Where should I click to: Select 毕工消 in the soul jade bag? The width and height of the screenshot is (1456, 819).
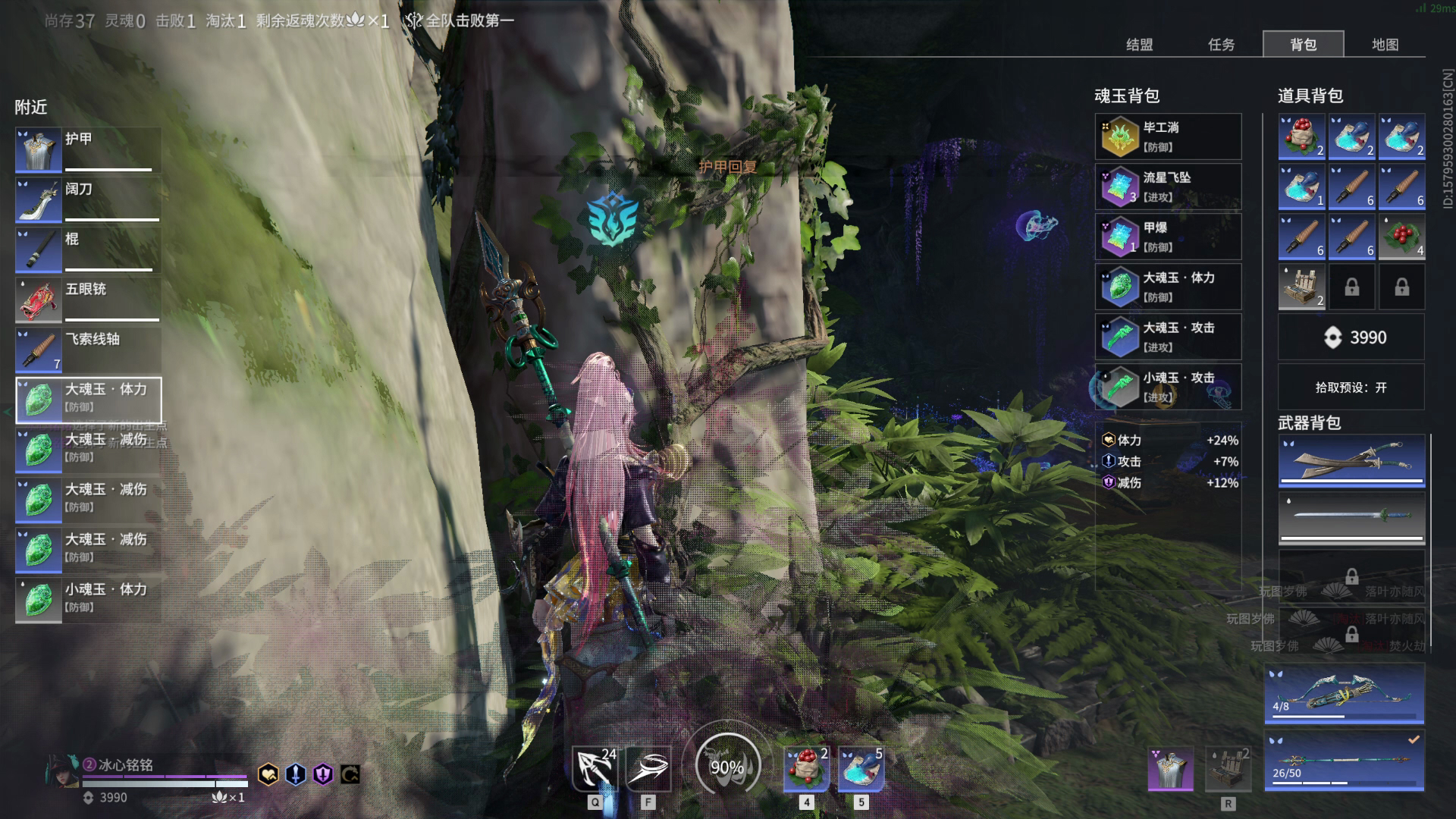(1168, 137)
